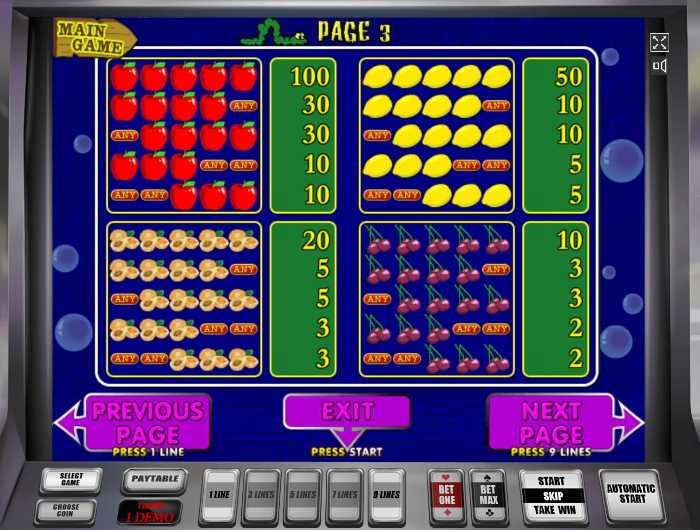700x530 pixels.
Task: Pick the 5 Lines button
Action: coord(304,496)
